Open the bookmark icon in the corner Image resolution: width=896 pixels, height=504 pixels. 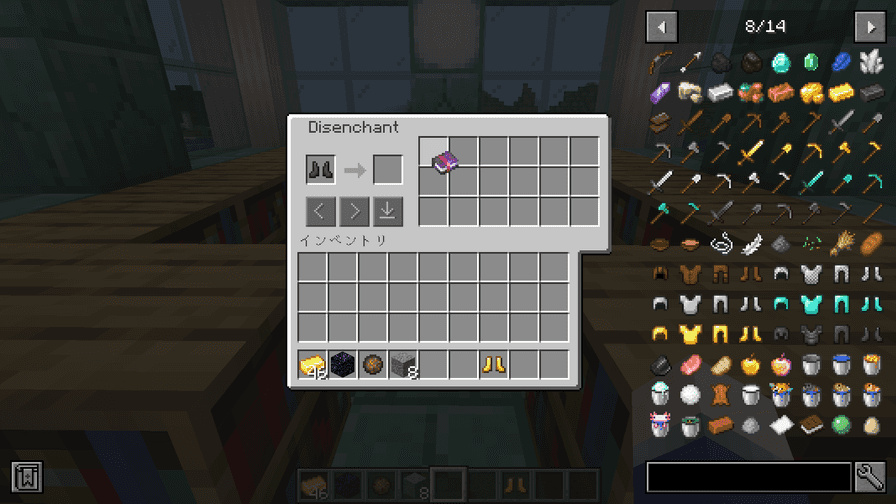click(x=27, y=476)
